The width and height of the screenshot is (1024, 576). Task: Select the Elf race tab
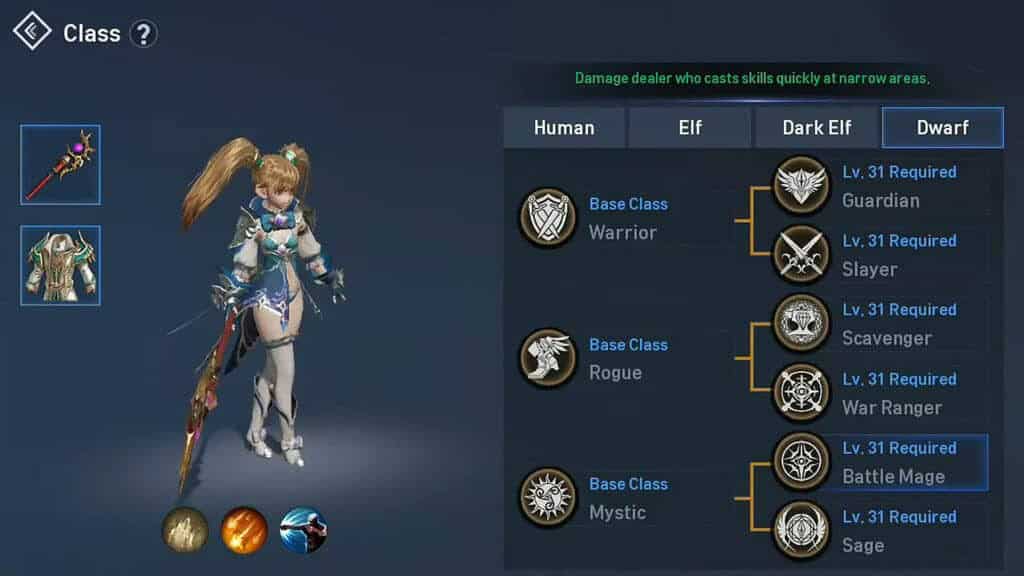[x=690, y=128]
